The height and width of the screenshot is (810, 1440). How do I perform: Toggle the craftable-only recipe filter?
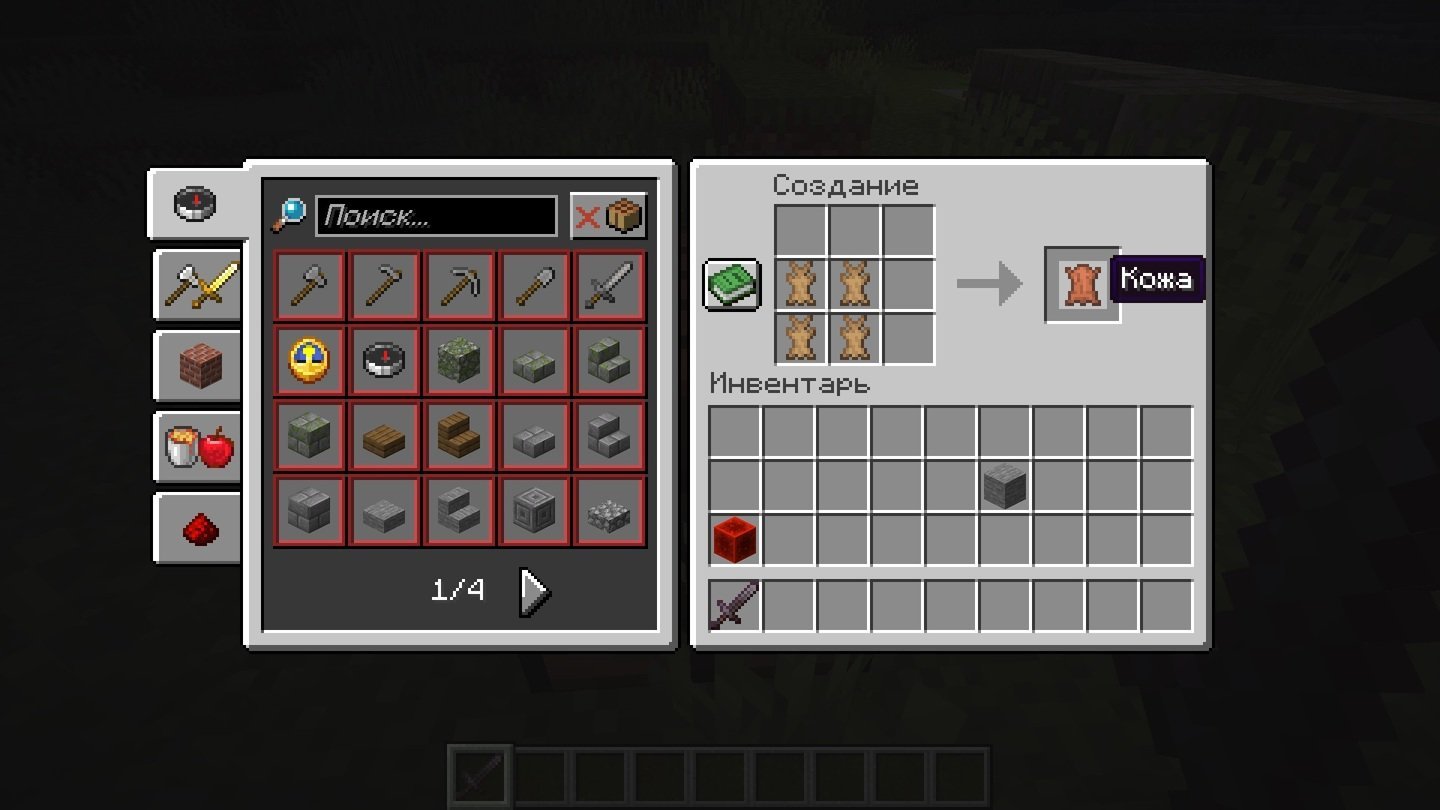click(608, 216)
